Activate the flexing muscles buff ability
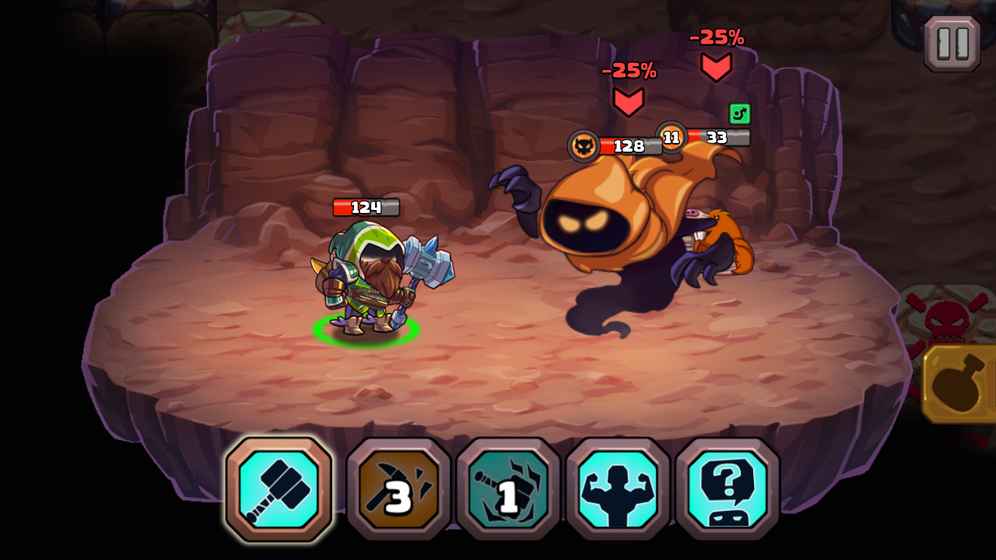The height and width of the screenshot is (560, 996). (x=618, y=490)
